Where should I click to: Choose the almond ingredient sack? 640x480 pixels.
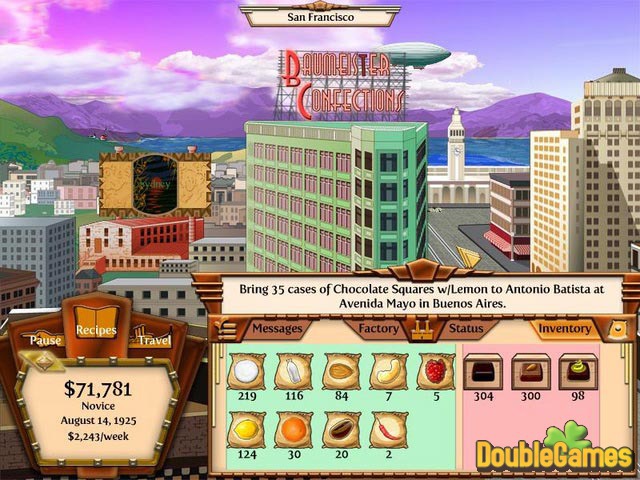pos(340,372)
